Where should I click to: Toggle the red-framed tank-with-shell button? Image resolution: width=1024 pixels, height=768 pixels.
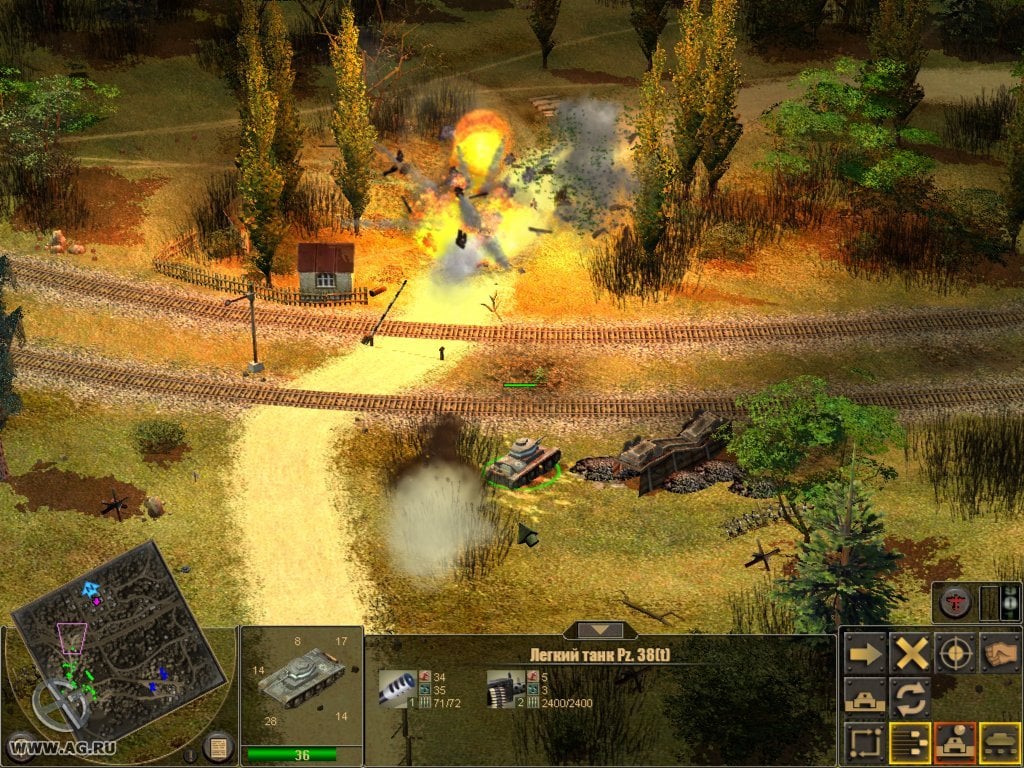955,742
